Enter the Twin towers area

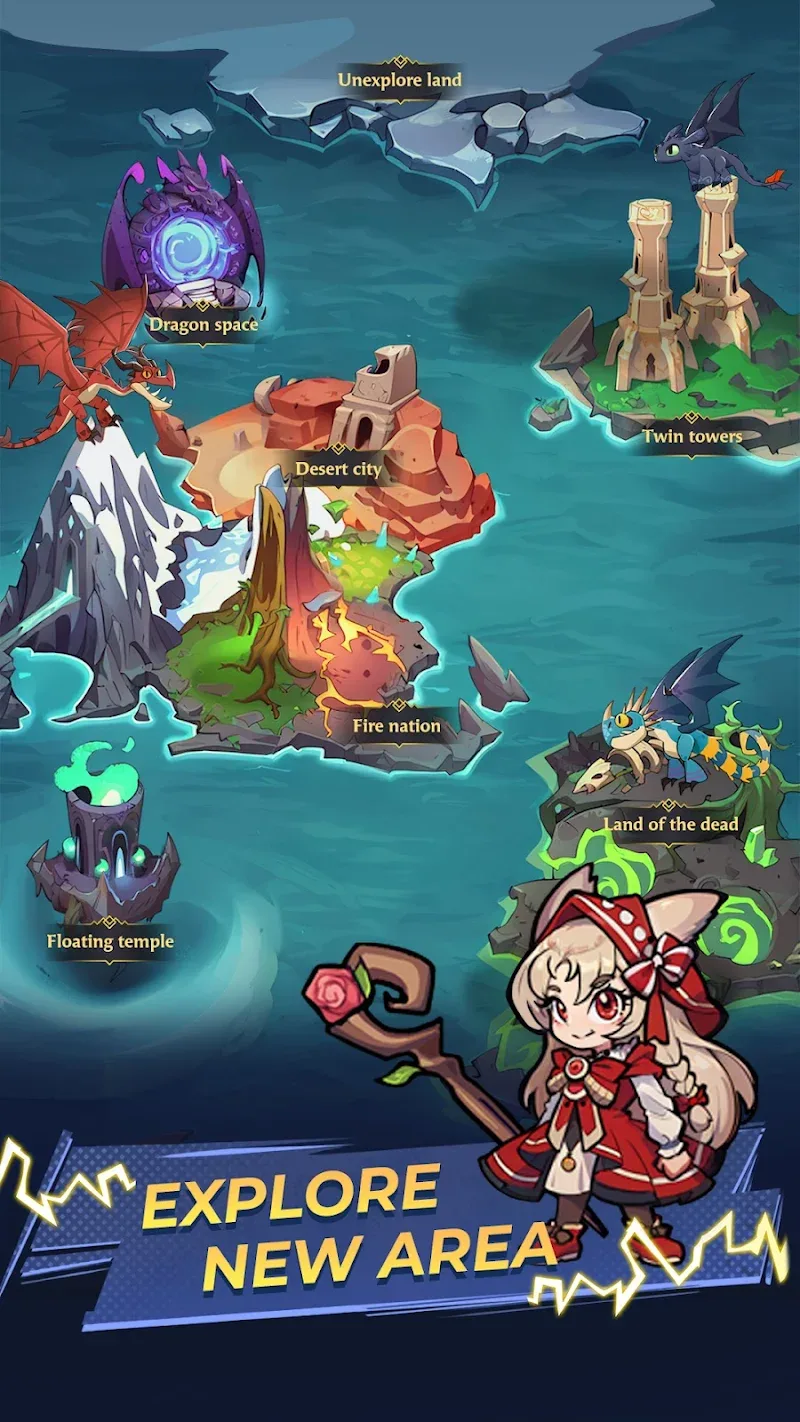click(x=692, y=436)
